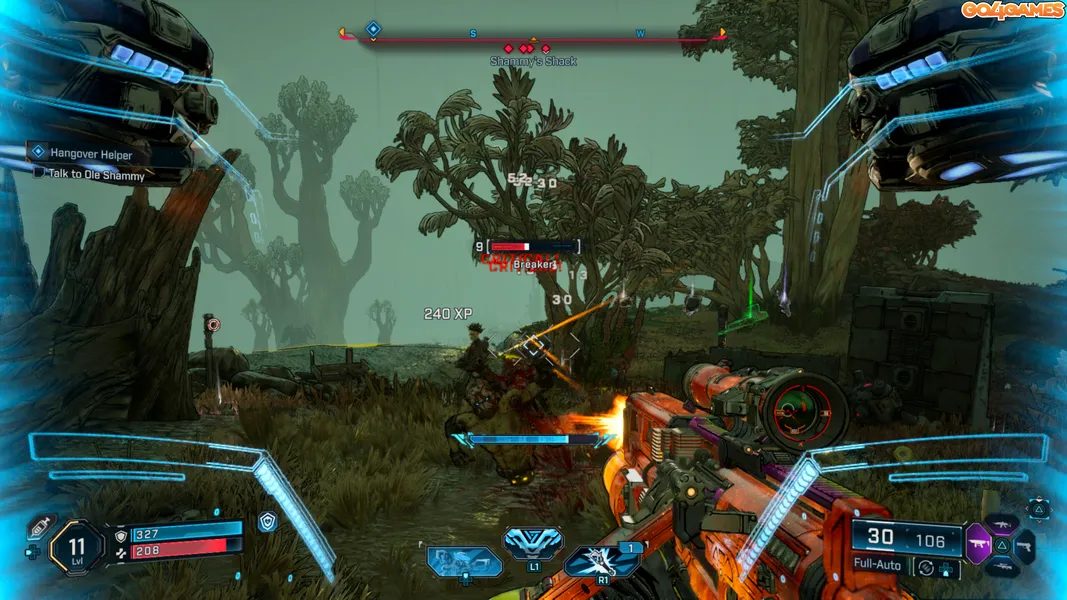The height and width of the screenshot is (600, 1067).
Task: Switch to the pistol weapon slot
Action: point(1024,546)
